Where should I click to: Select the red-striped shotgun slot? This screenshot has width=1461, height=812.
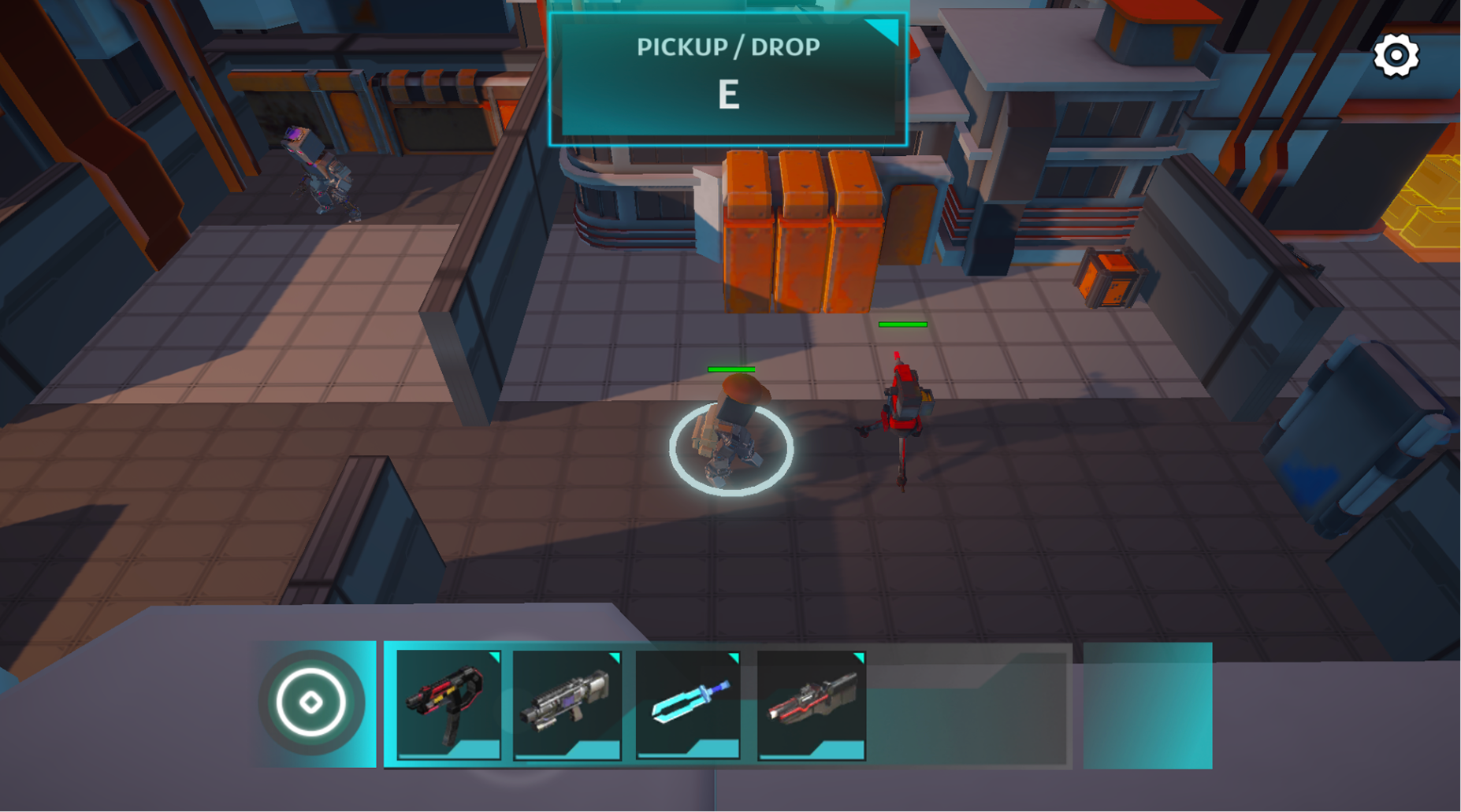(x=811, y=704)
